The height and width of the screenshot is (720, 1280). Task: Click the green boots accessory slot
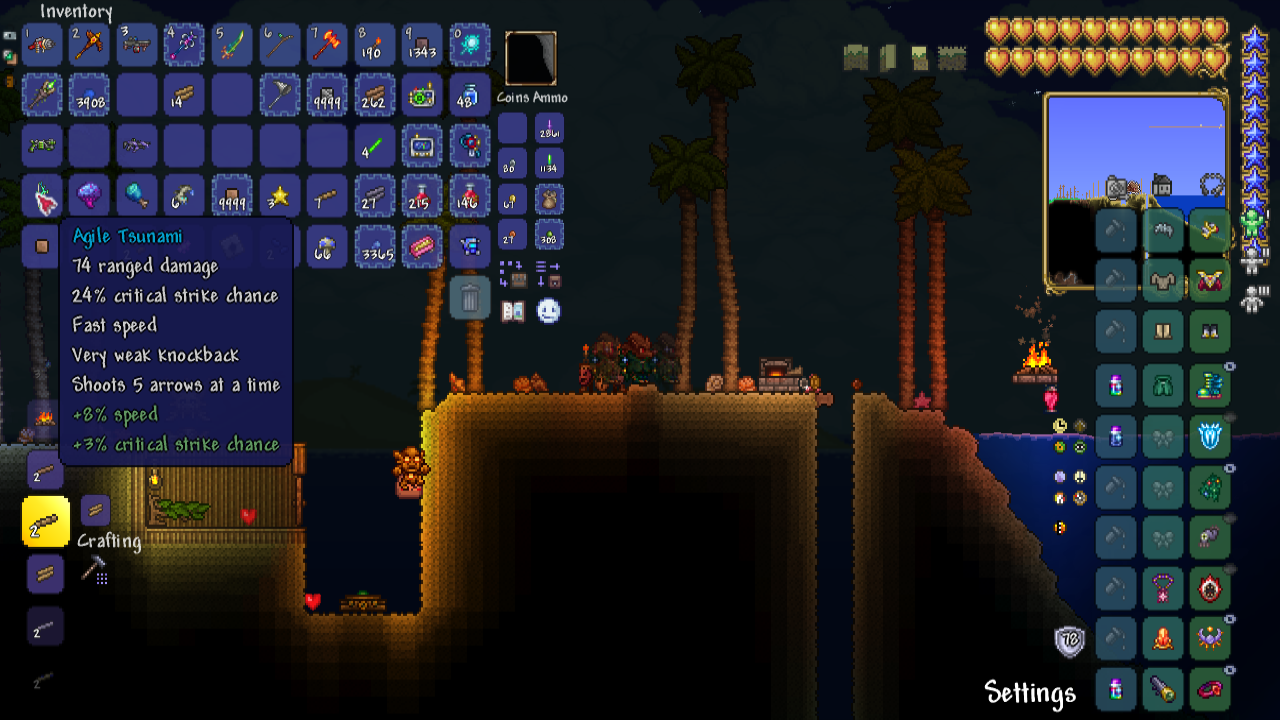[x=1210, y=384]
